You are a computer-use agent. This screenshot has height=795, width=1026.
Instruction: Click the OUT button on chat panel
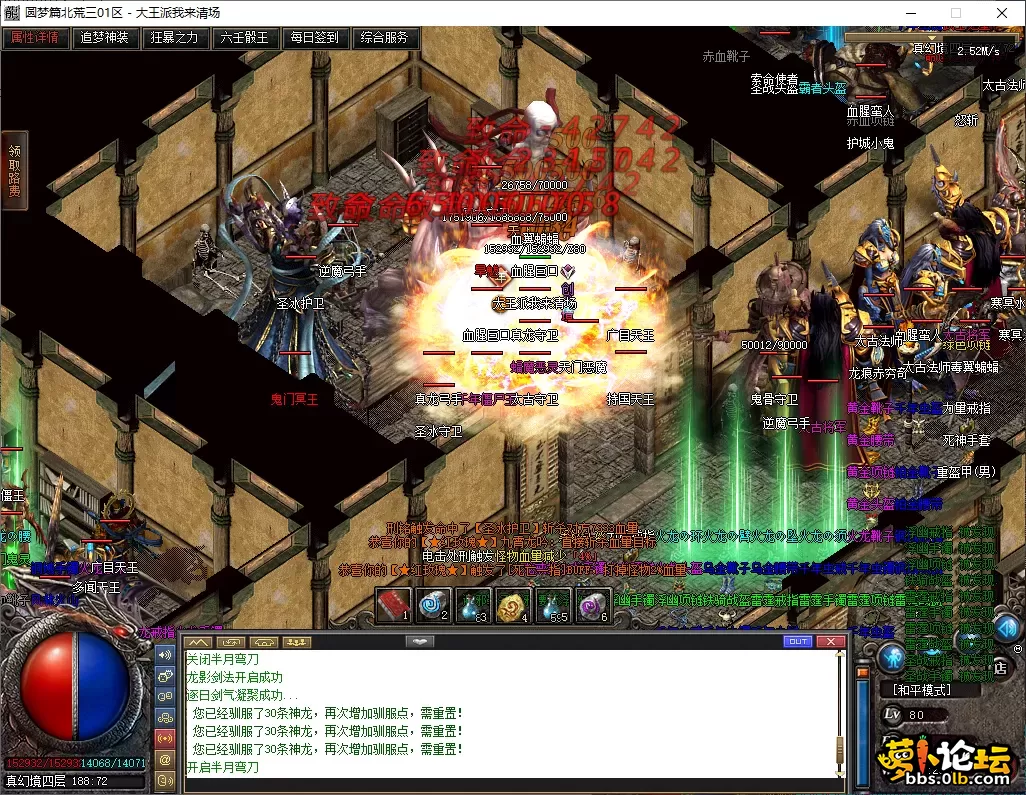point(798,641)
